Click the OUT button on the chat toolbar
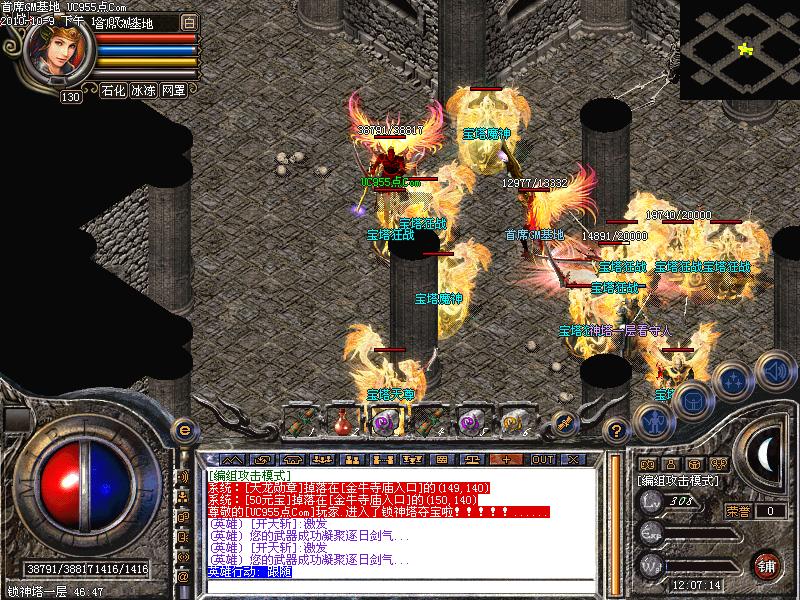Viewport: 800px width, 600px height. click(x=542, y=459)
